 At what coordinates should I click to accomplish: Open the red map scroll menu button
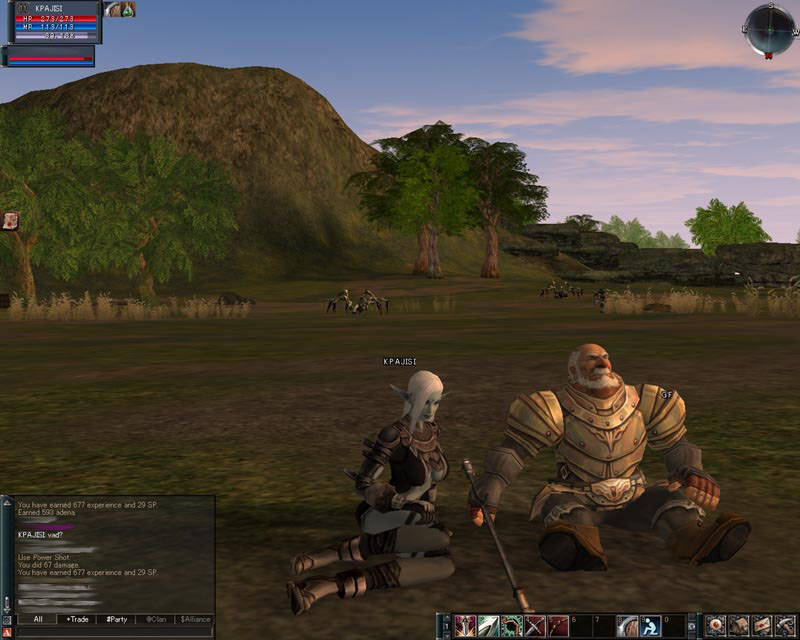coord(762,626)
